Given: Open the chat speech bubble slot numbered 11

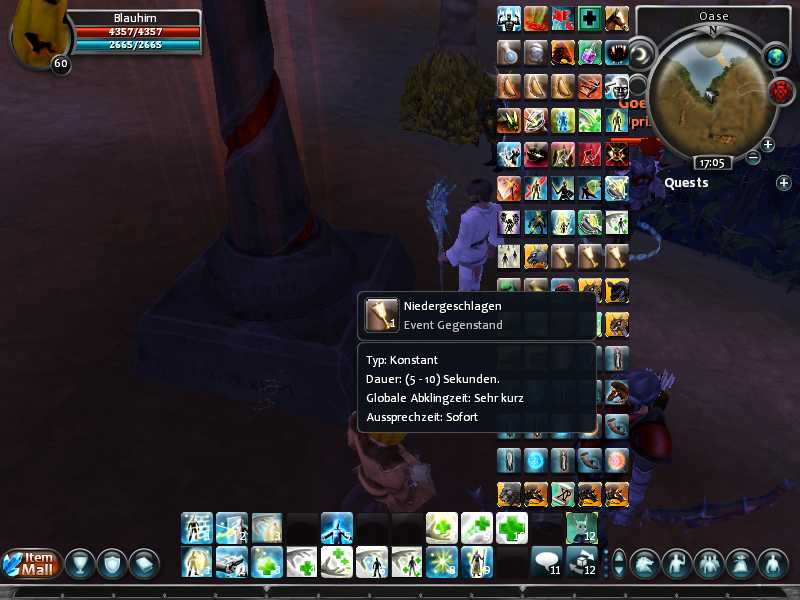Looking at the screenshot, I should pyautogui.click(x=545, y=562).
